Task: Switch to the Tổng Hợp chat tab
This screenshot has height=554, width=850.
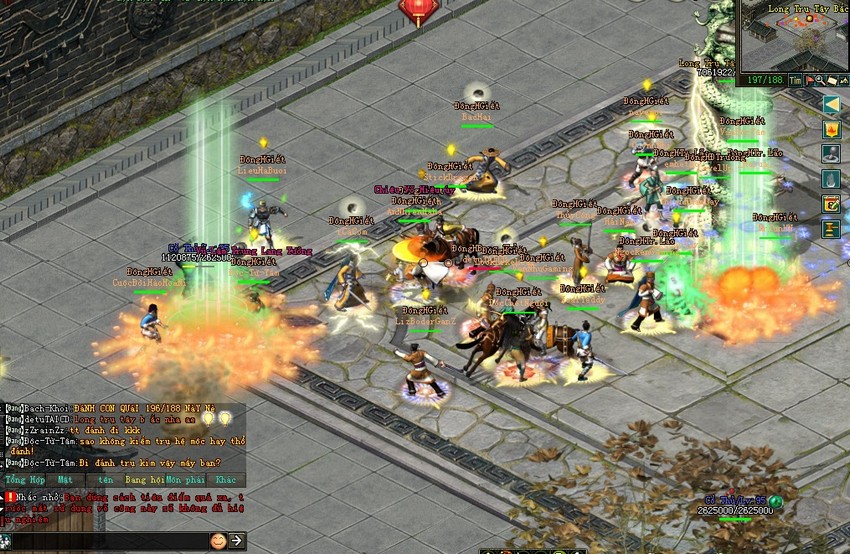Action: pyautogui.click(x=24, y=480)
